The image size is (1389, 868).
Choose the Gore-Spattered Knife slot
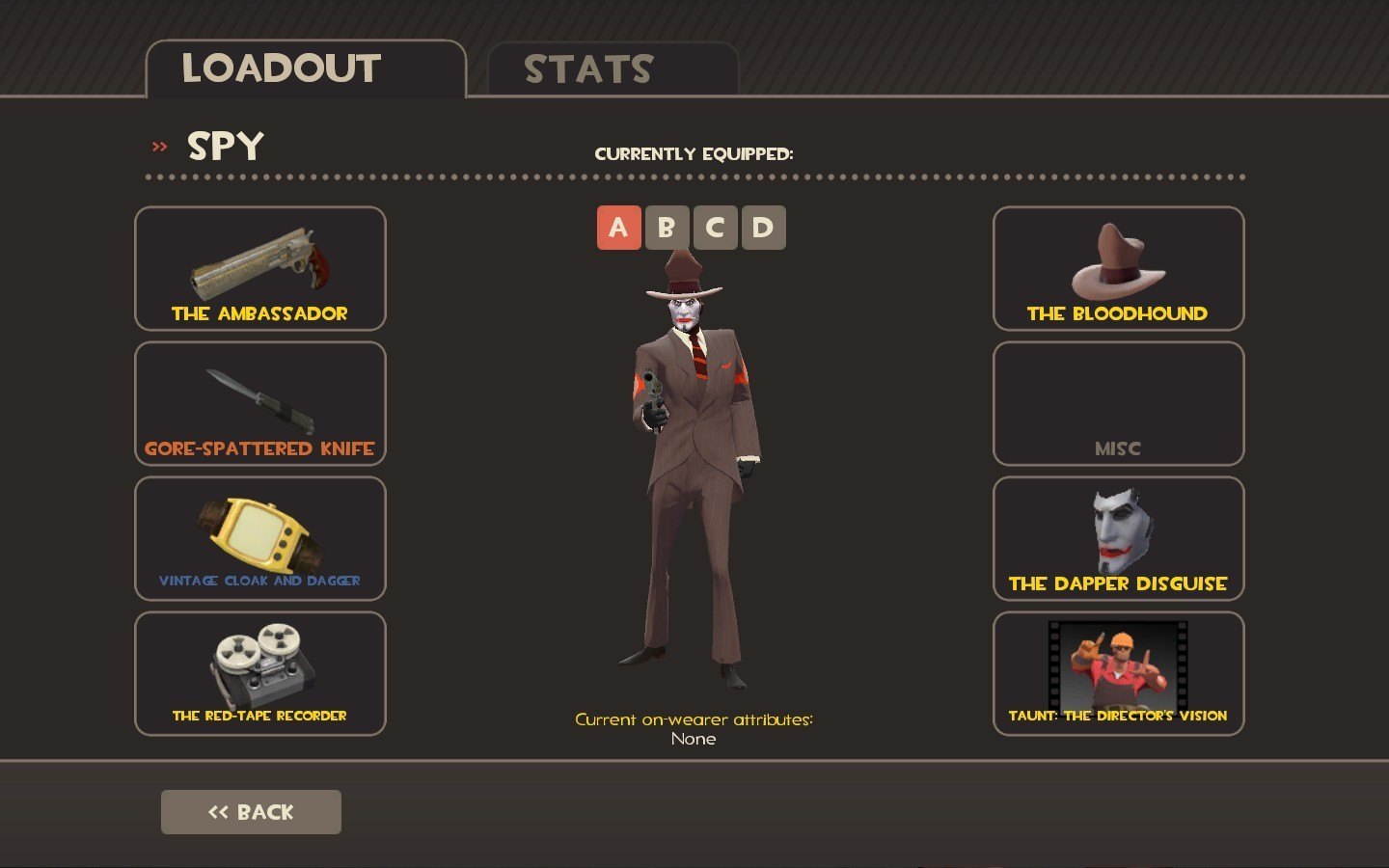(259, 404)
